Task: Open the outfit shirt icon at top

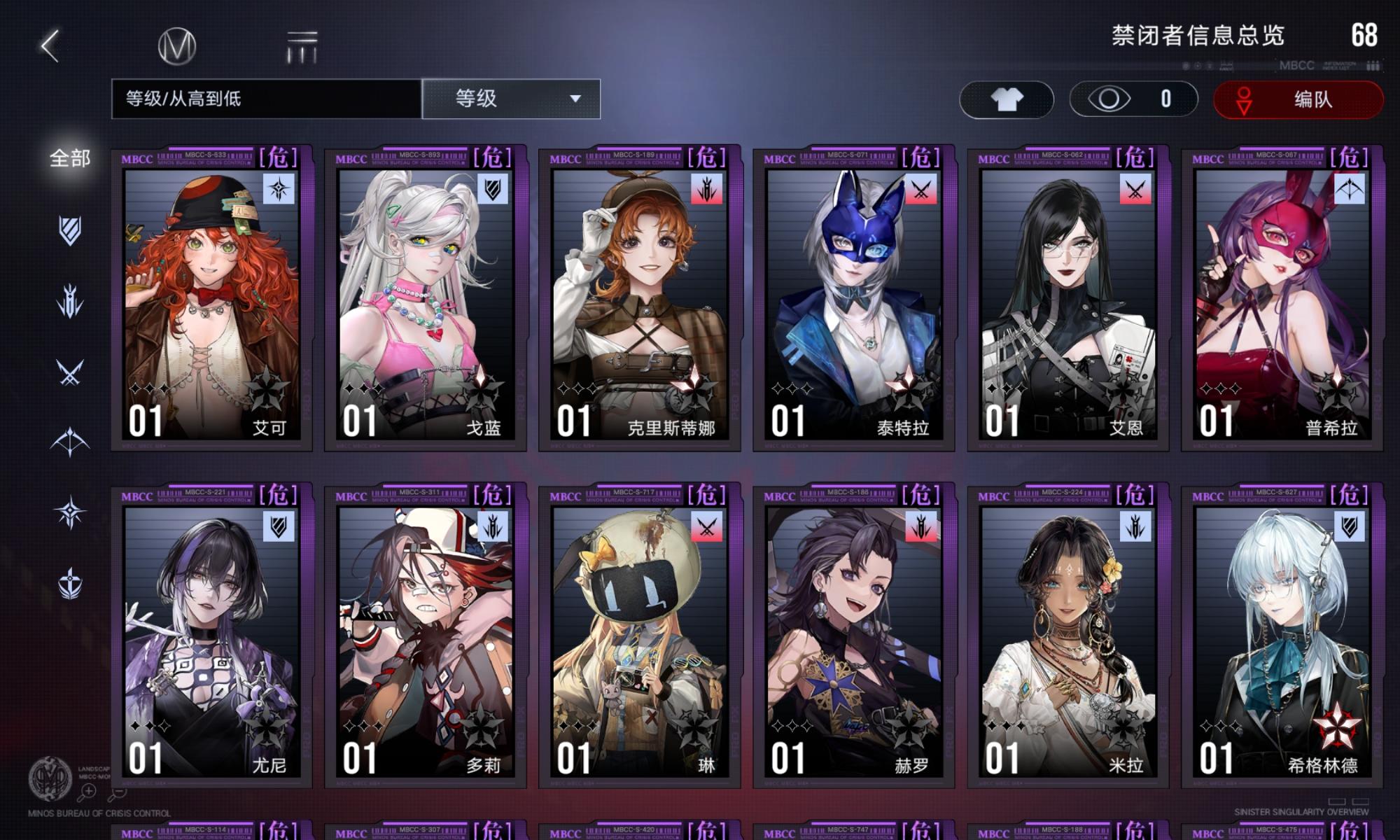Action: [x=1006, y=99]
